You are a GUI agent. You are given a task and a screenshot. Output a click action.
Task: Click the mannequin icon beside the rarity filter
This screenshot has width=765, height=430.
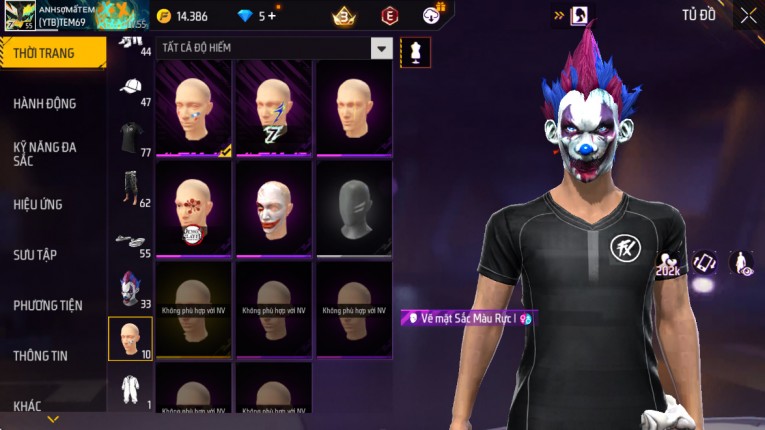click(415, 52)
